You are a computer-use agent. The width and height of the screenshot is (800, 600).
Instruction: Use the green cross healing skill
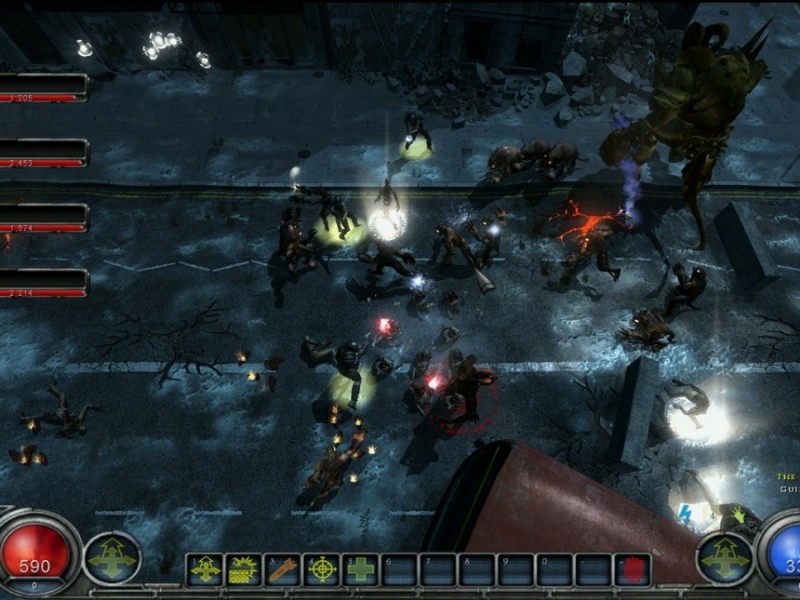(361, 569)
